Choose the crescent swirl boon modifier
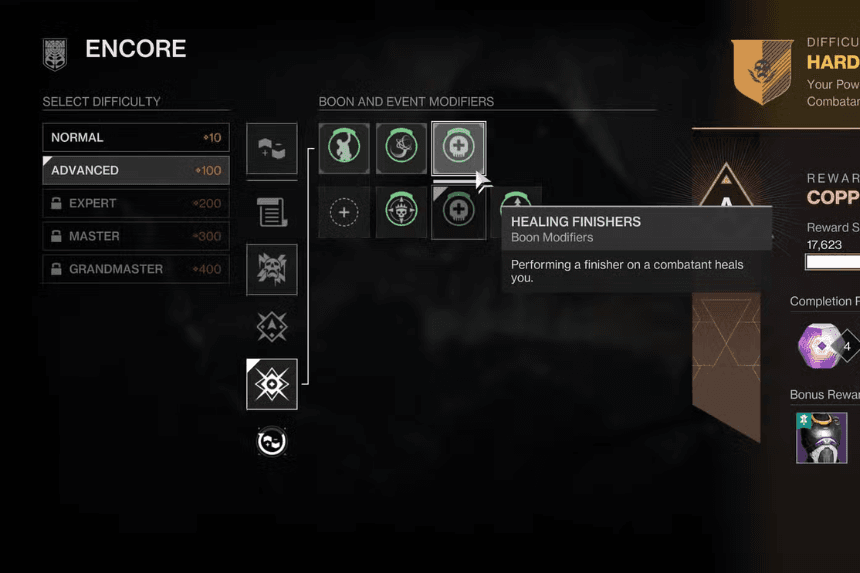 click(401, 149)
